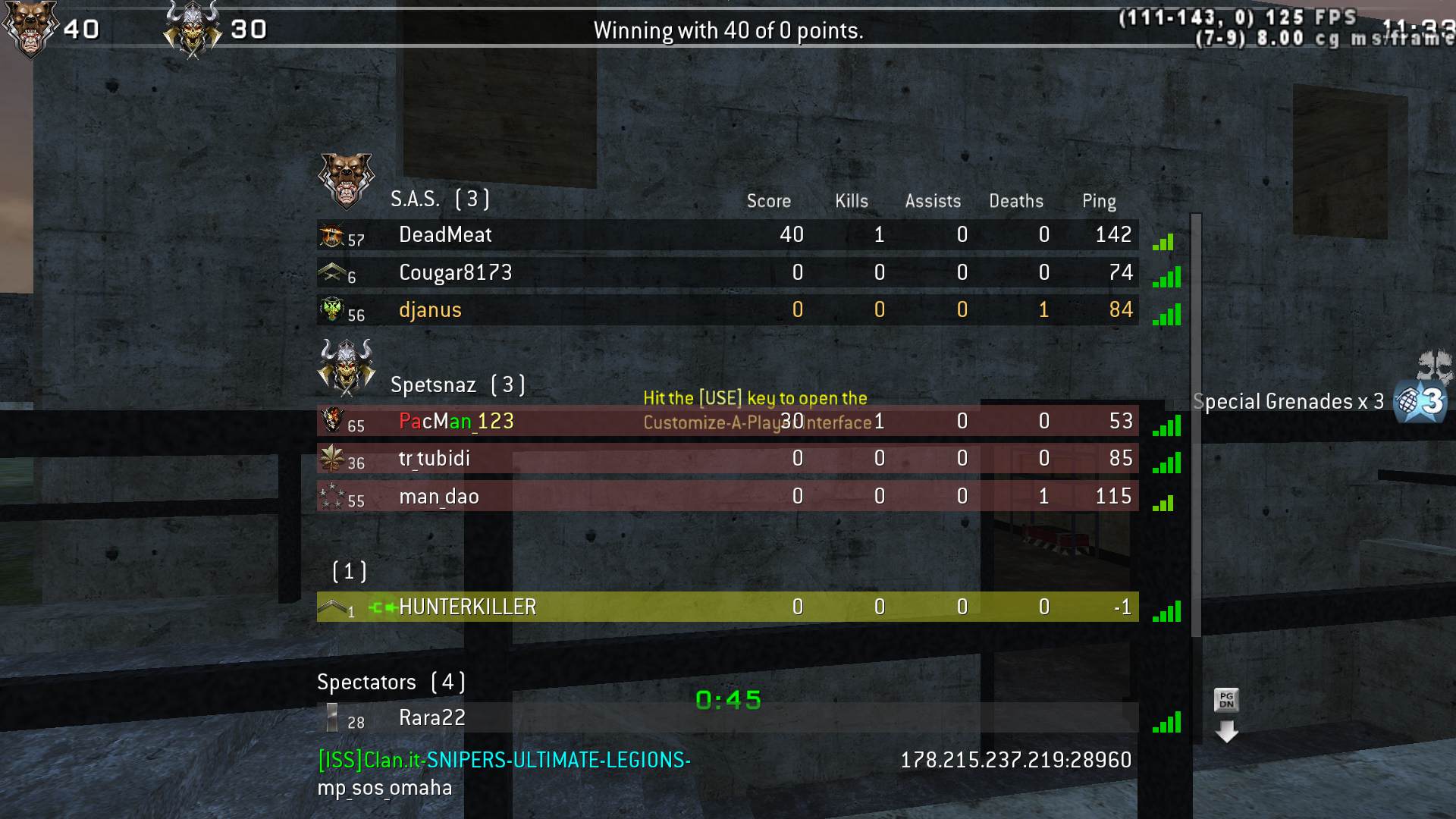Select DeadMeat's scoreboard row
Image resolution: width=1456 pixels, height=819 pixels.
coord(726,235)
